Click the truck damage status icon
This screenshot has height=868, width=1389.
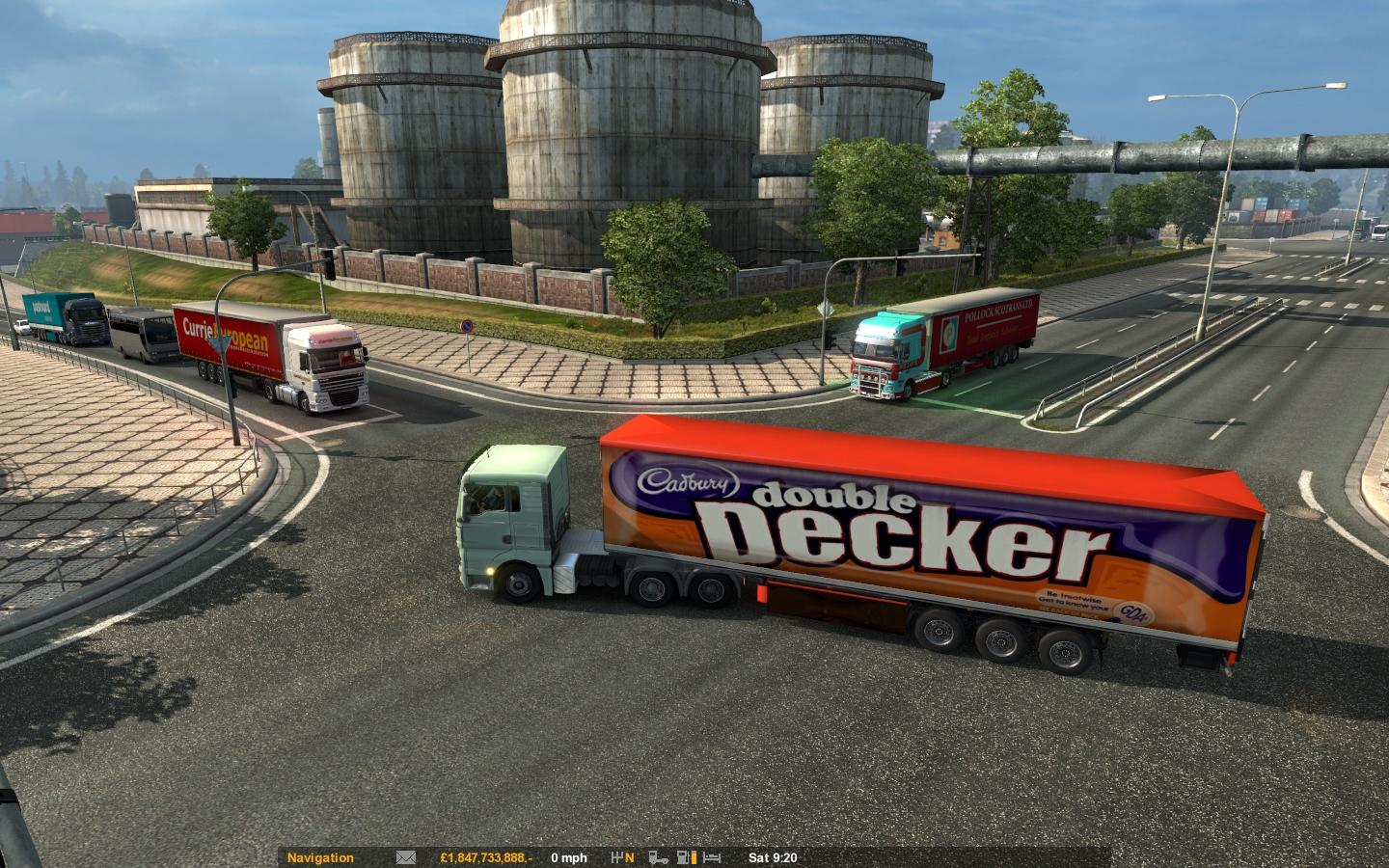660,857
